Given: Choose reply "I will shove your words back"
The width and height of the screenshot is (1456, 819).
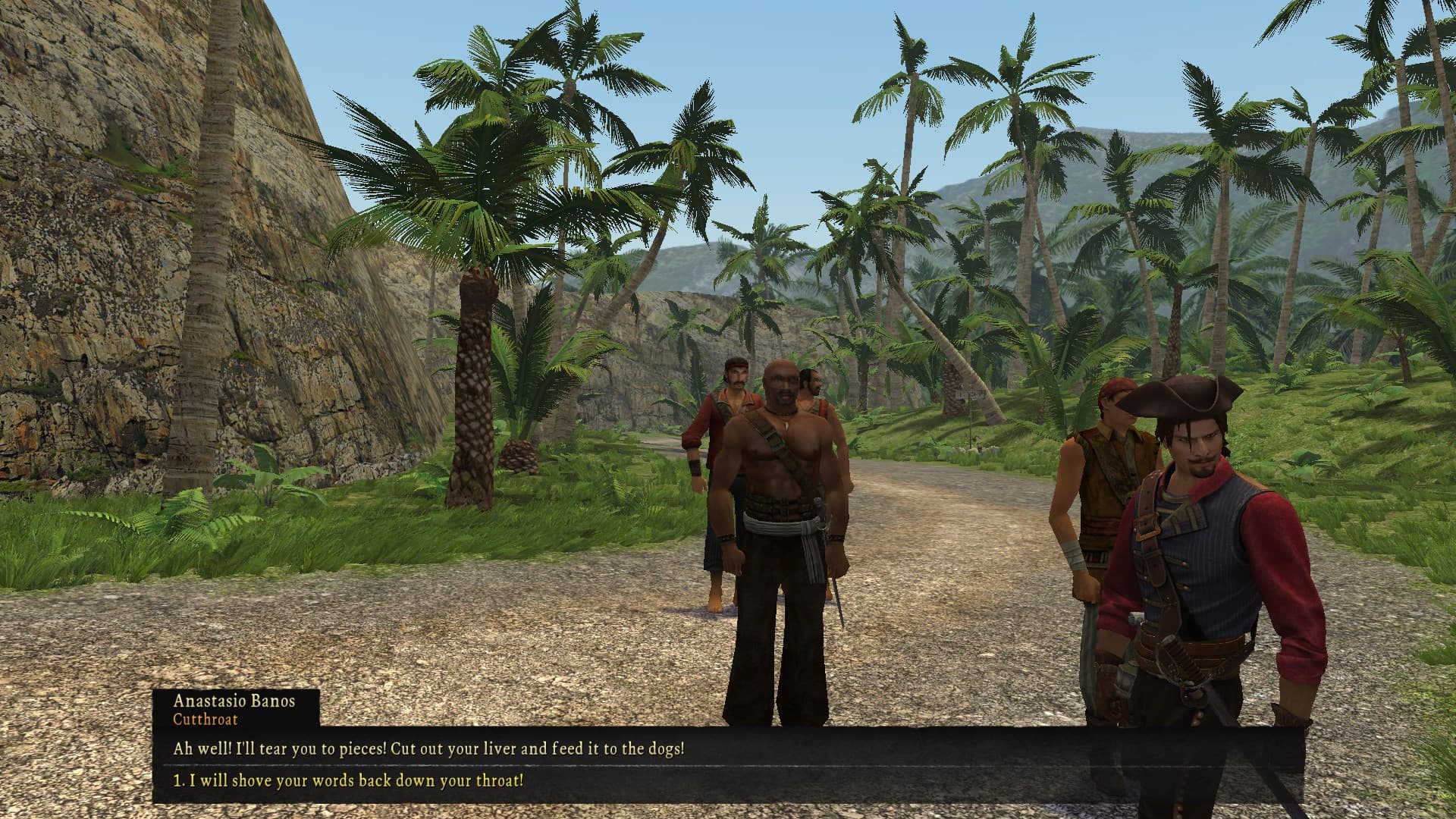Looking at the screenshot, I should 349,780.
